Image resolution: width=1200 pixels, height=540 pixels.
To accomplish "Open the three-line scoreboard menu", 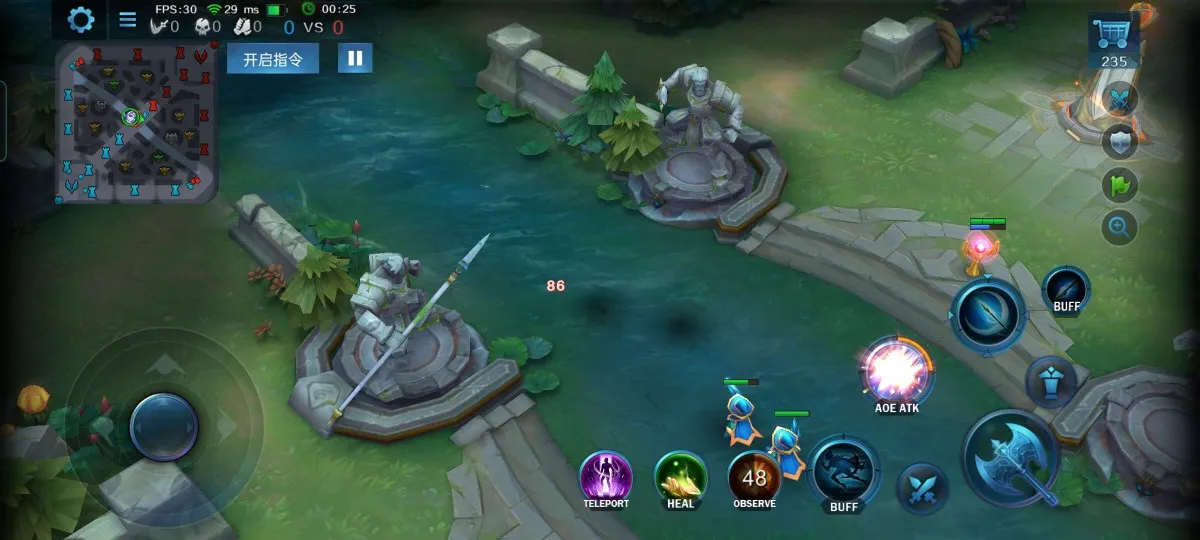I will click(x=128, y=19).
